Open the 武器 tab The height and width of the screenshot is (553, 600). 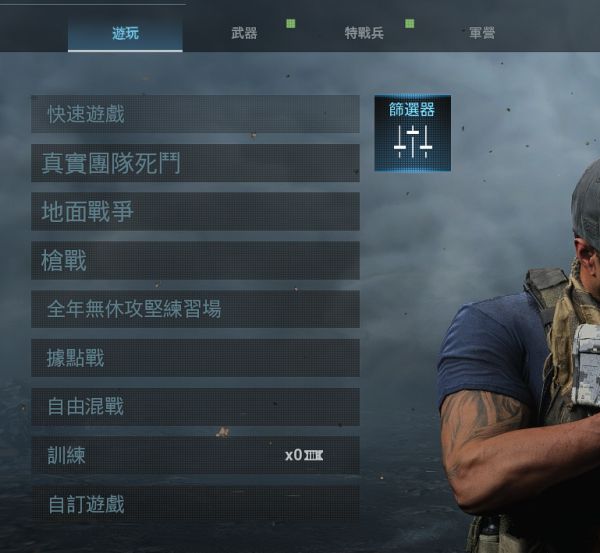pyautogui.click(x=244, y=33)
